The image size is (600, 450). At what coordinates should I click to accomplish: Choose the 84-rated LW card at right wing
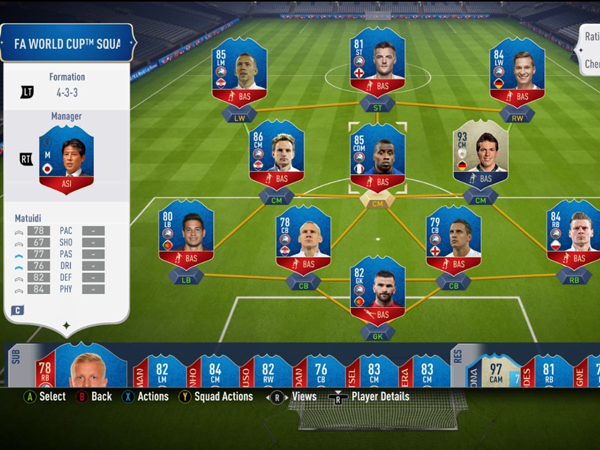point(516,75)
